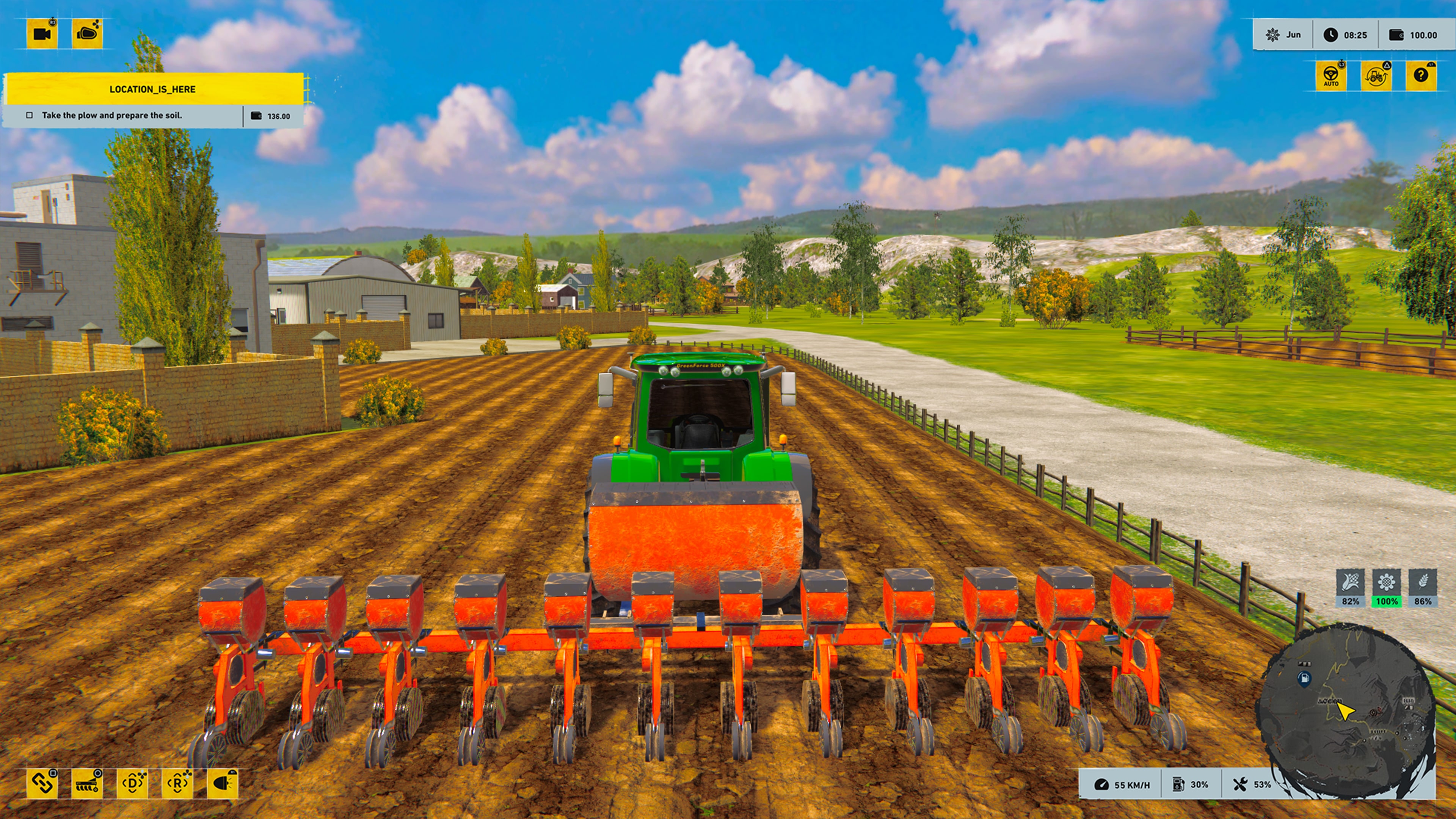Click the Jun season snowflake icon

tap(1274, 35)
